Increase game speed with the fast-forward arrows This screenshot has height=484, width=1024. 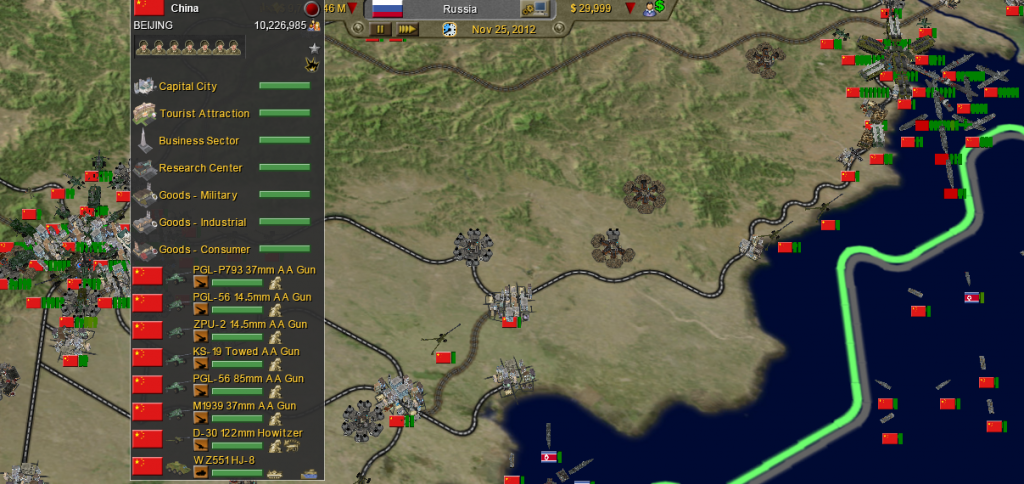pyautogui.click(x=407, y=29)
